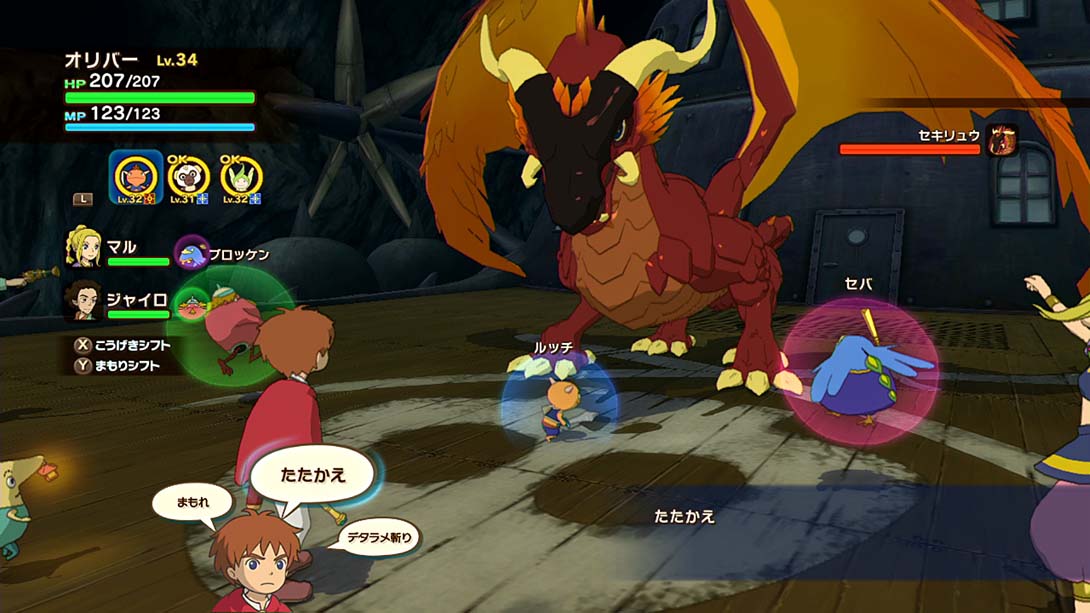Select the active orange familiar Lv.32 icon
The image size is (1090, 613).
pos(135,177)
